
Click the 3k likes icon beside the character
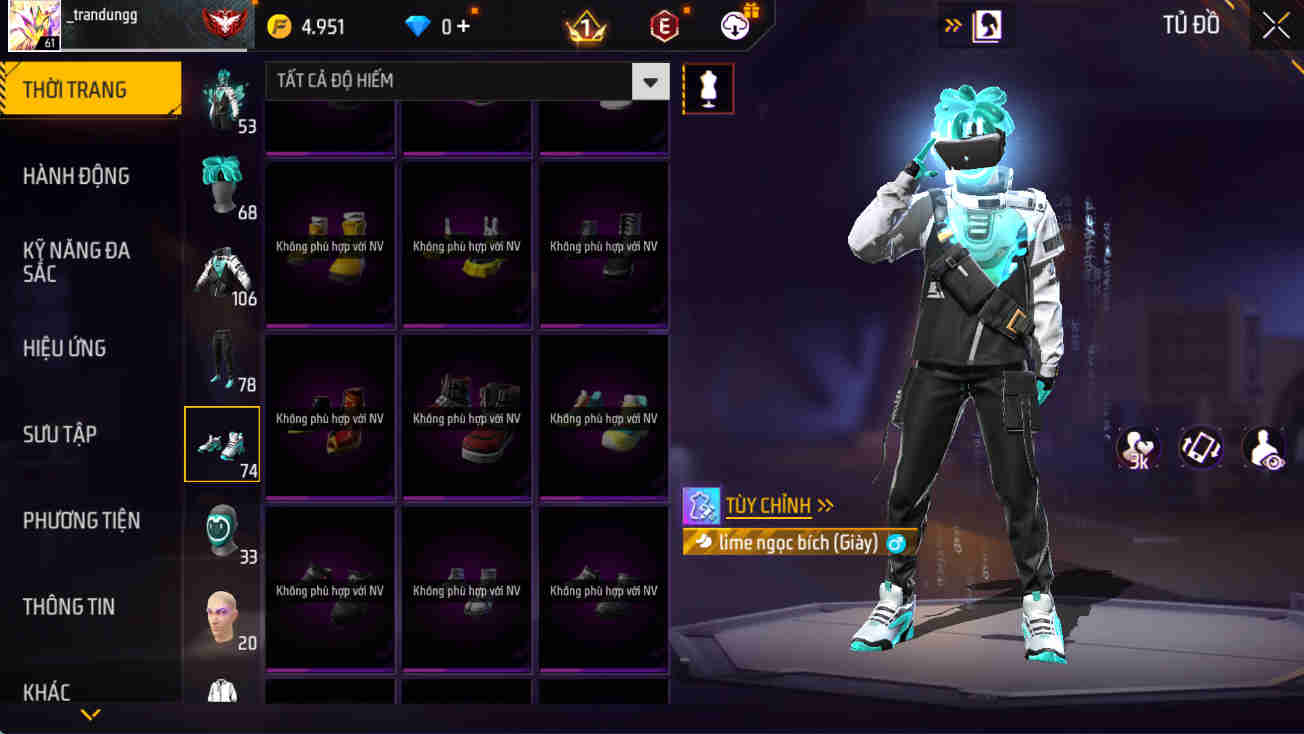coord(1138,448)
